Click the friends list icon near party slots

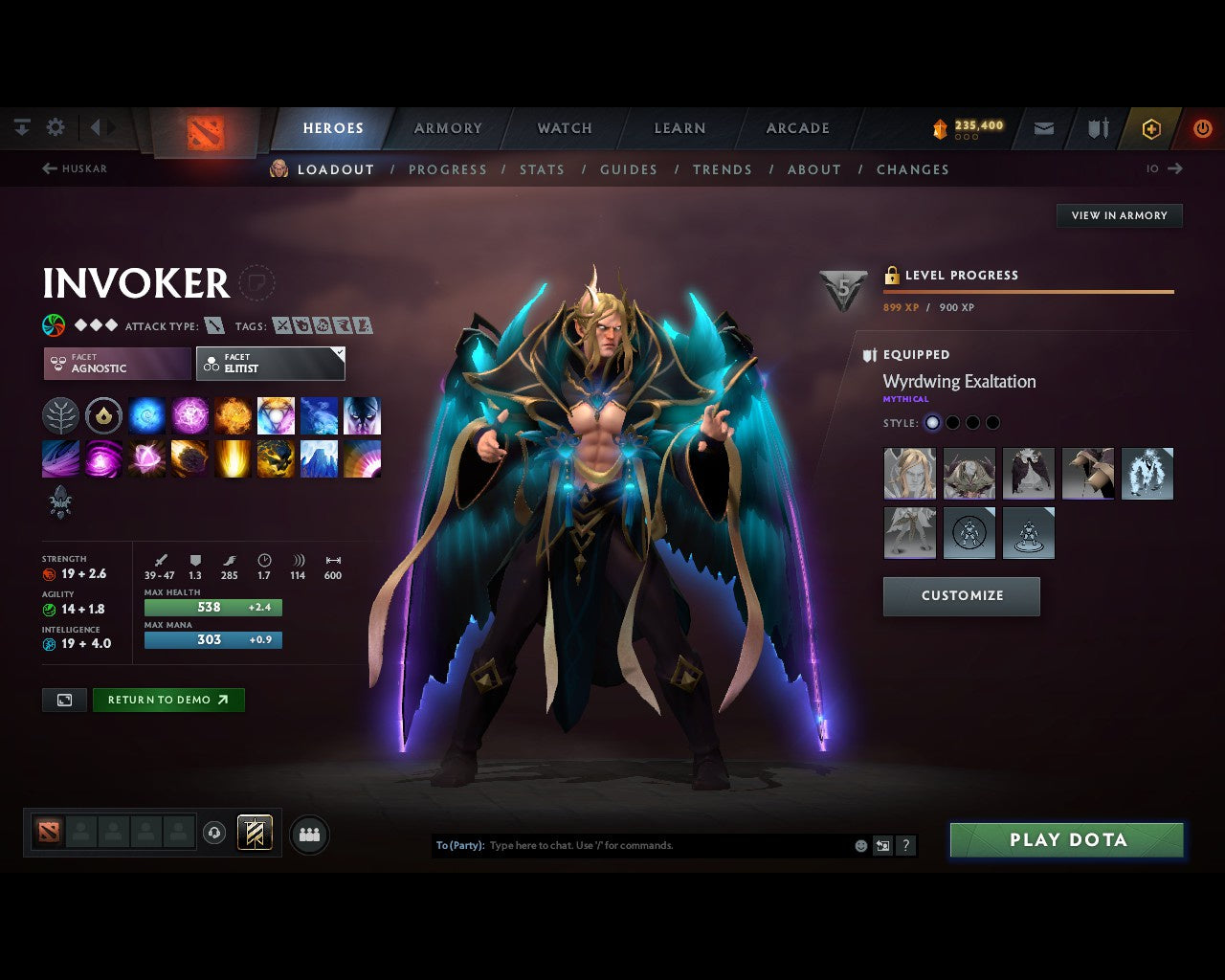tap(308, 834)
